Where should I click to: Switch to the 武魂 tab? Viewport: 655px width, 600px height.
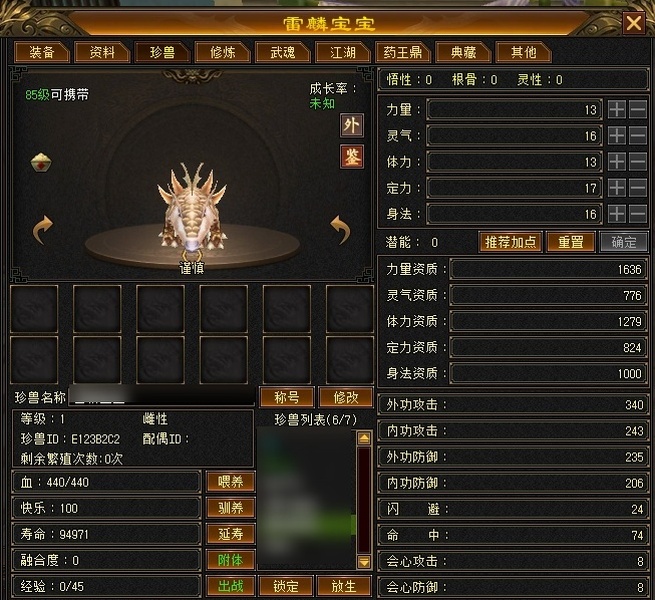click(x=275, y=52)
